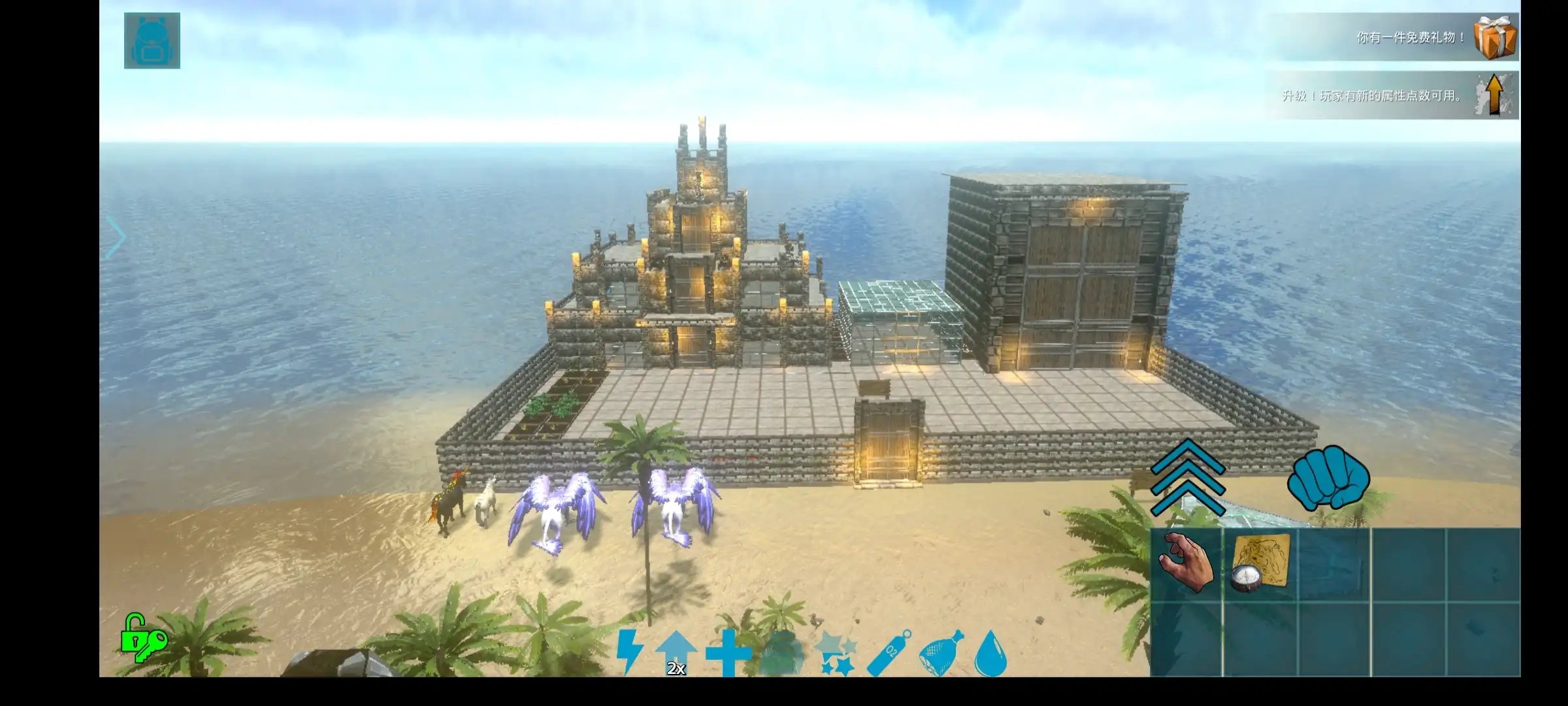Viewport: 1568px width, 706px height.
Task: Open the backpack inventory
Action: coord(152,41)
